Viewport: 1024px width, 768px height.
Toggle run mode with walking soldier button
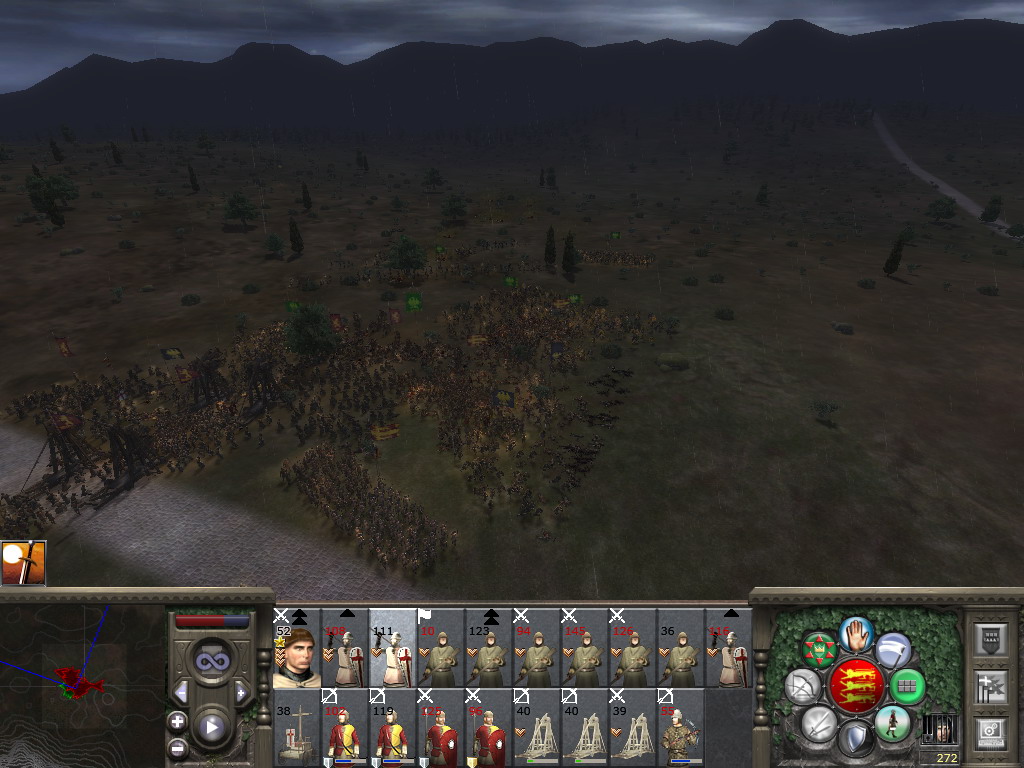tap(891, 723)
